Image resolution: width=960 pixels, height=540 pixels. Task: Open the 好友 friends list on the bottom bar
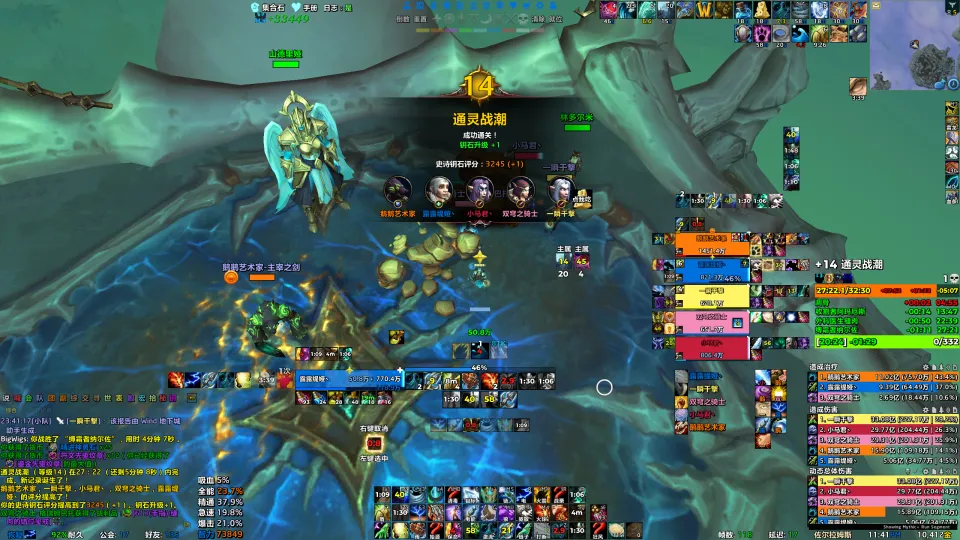153,534
